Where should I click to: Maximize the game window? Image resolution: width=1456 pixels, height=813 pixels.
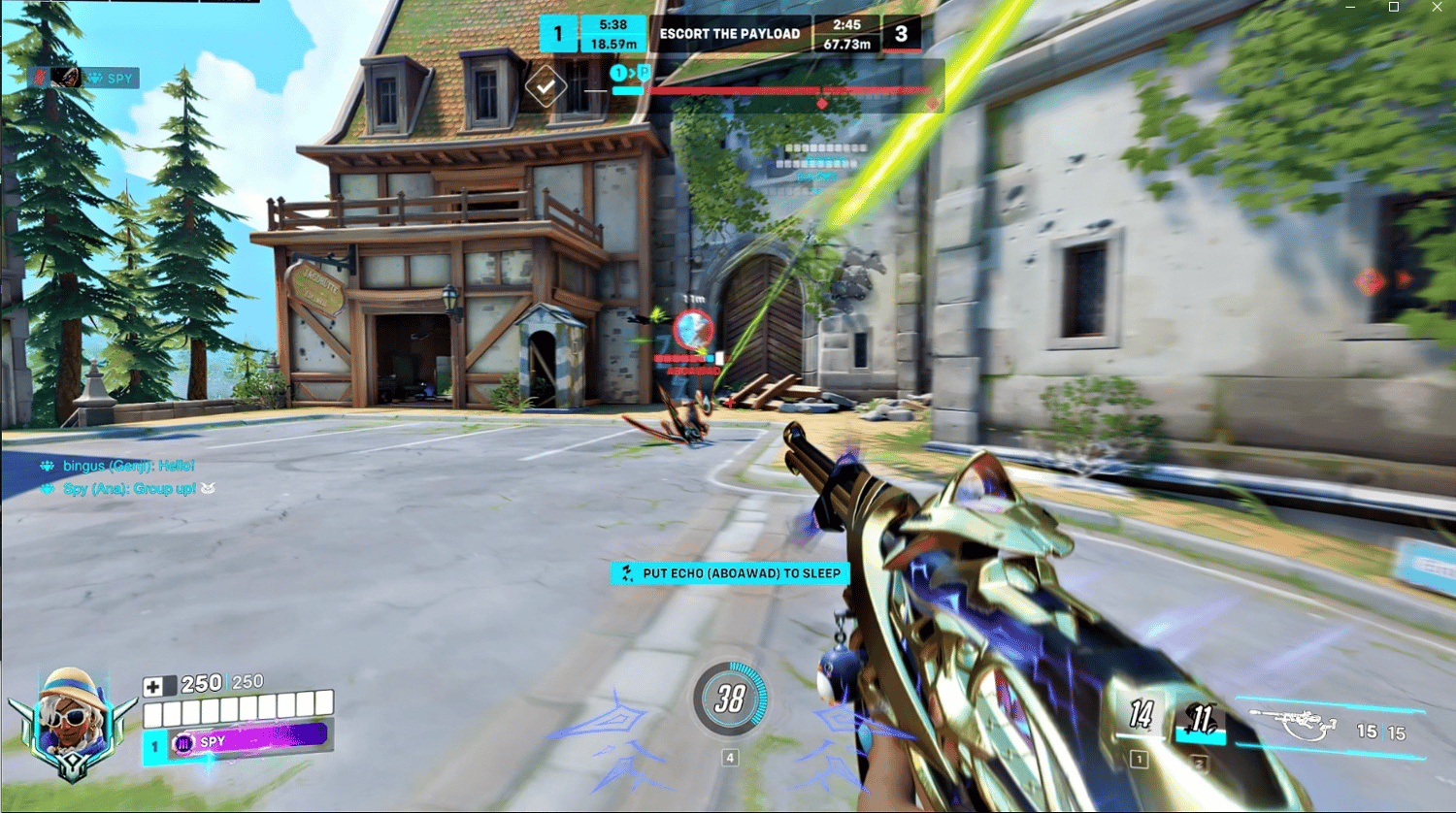[1394, 7]
